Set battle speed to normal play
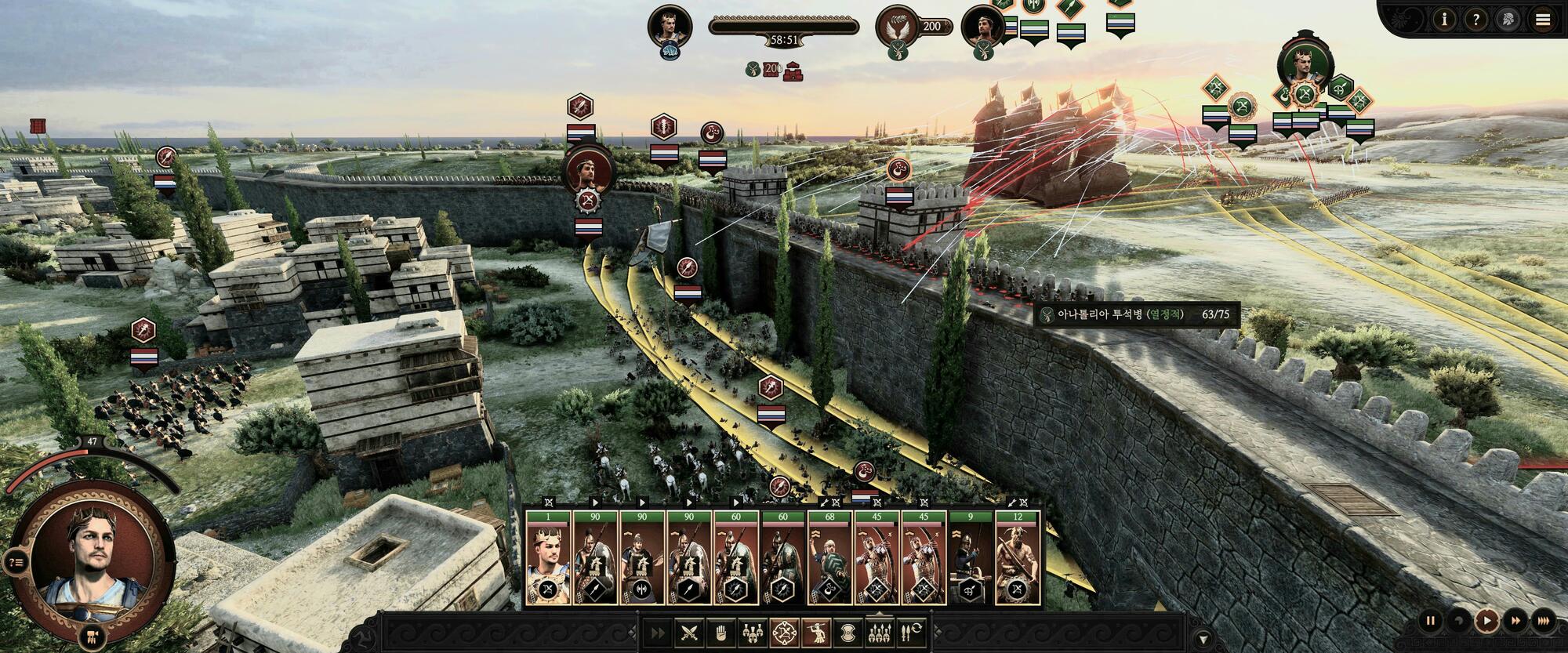 [x=1486, y=621]
